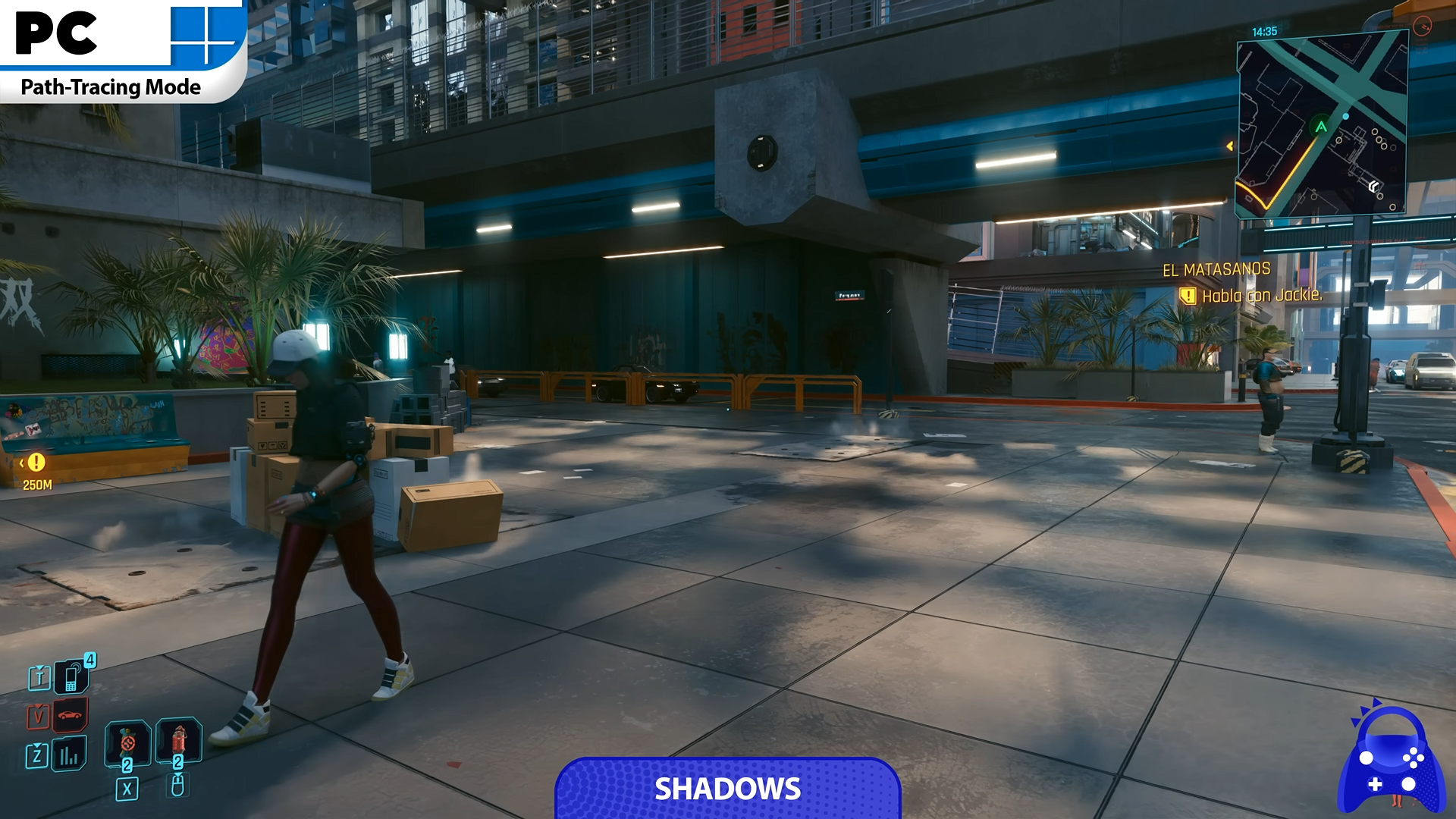Open the radio bars icon
The width and height of the screenshot is (1456, 819).
[x=69, y=755]
